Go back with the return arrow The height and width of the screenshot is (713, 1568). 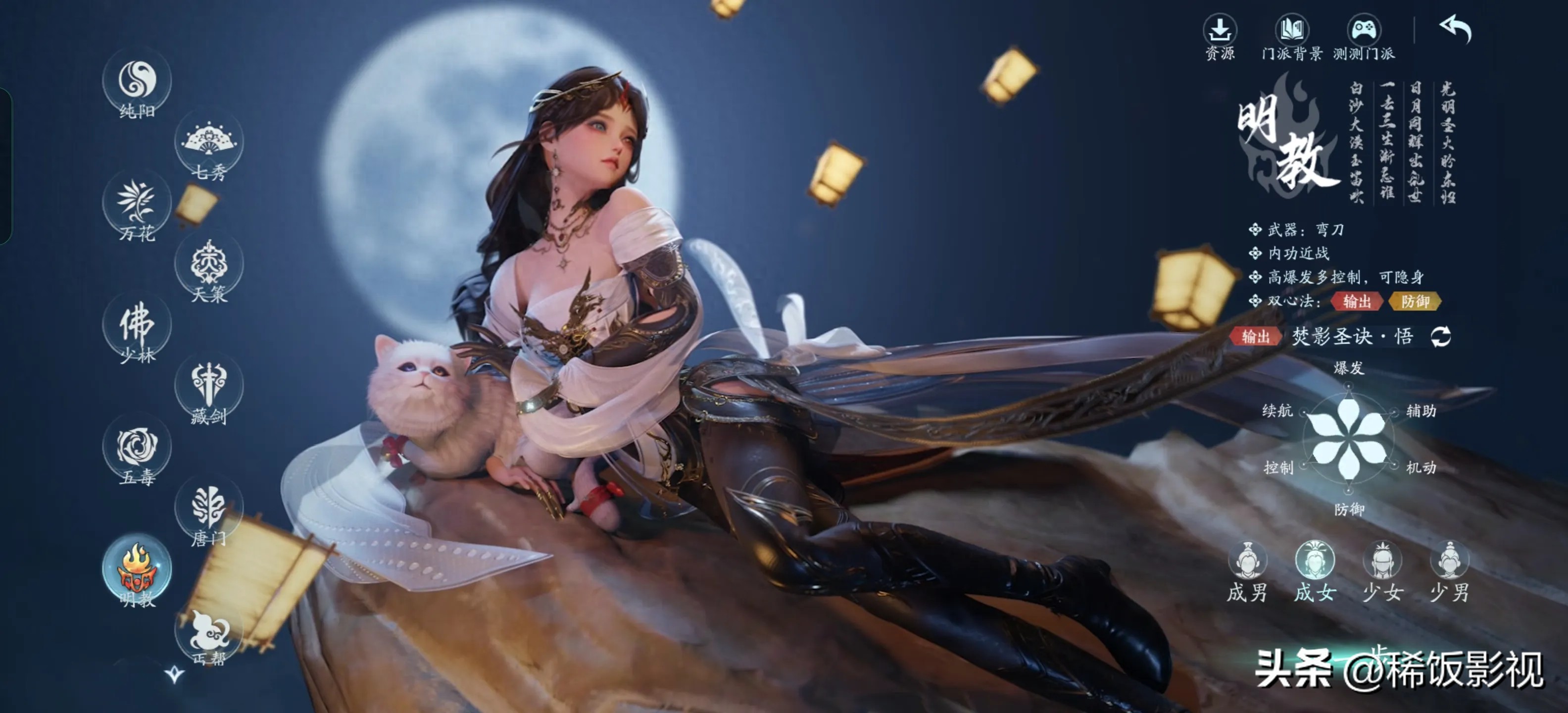tap(1455, 29)
